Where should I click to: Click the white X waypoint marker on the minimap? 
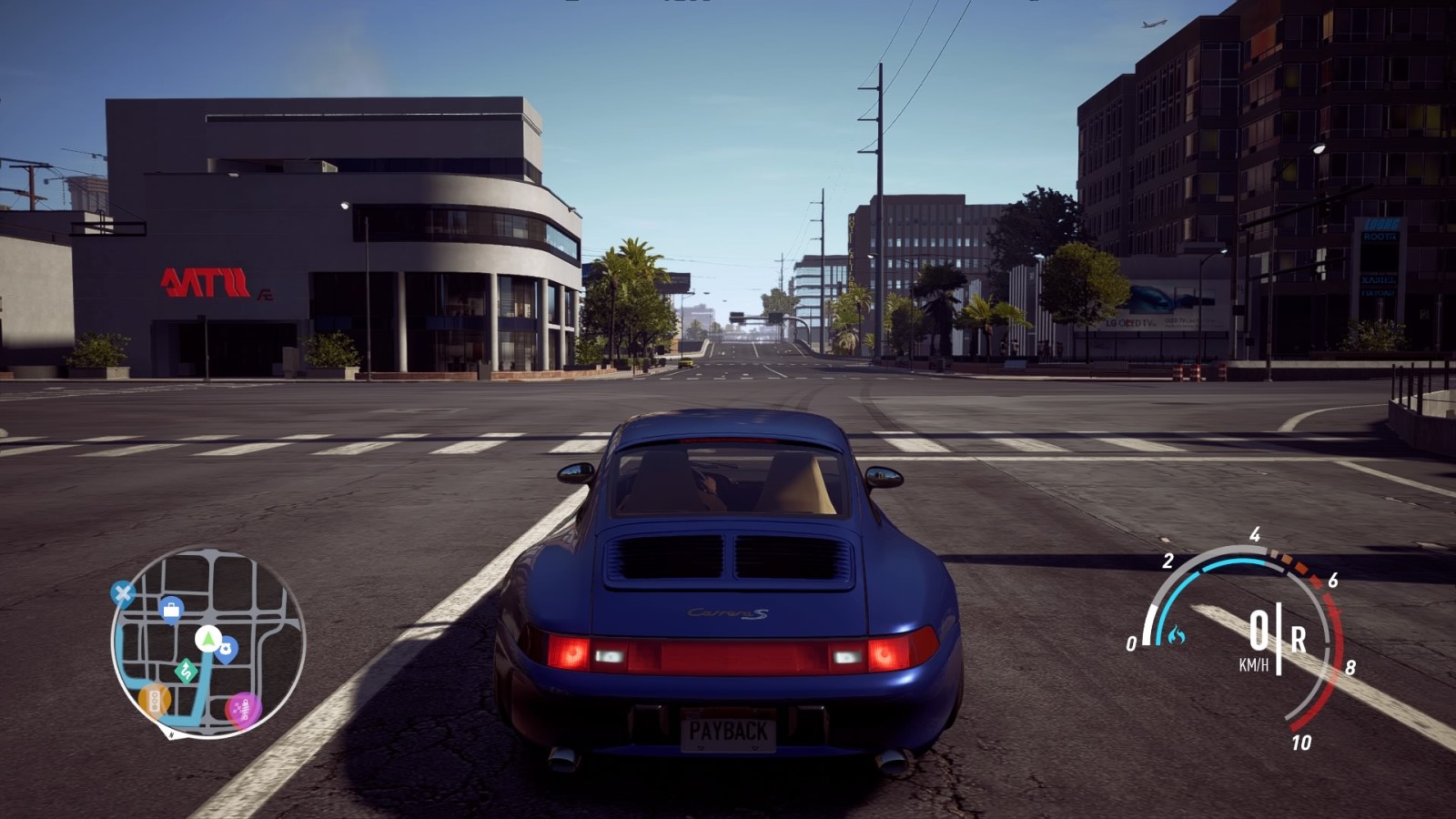pos(122,594)
